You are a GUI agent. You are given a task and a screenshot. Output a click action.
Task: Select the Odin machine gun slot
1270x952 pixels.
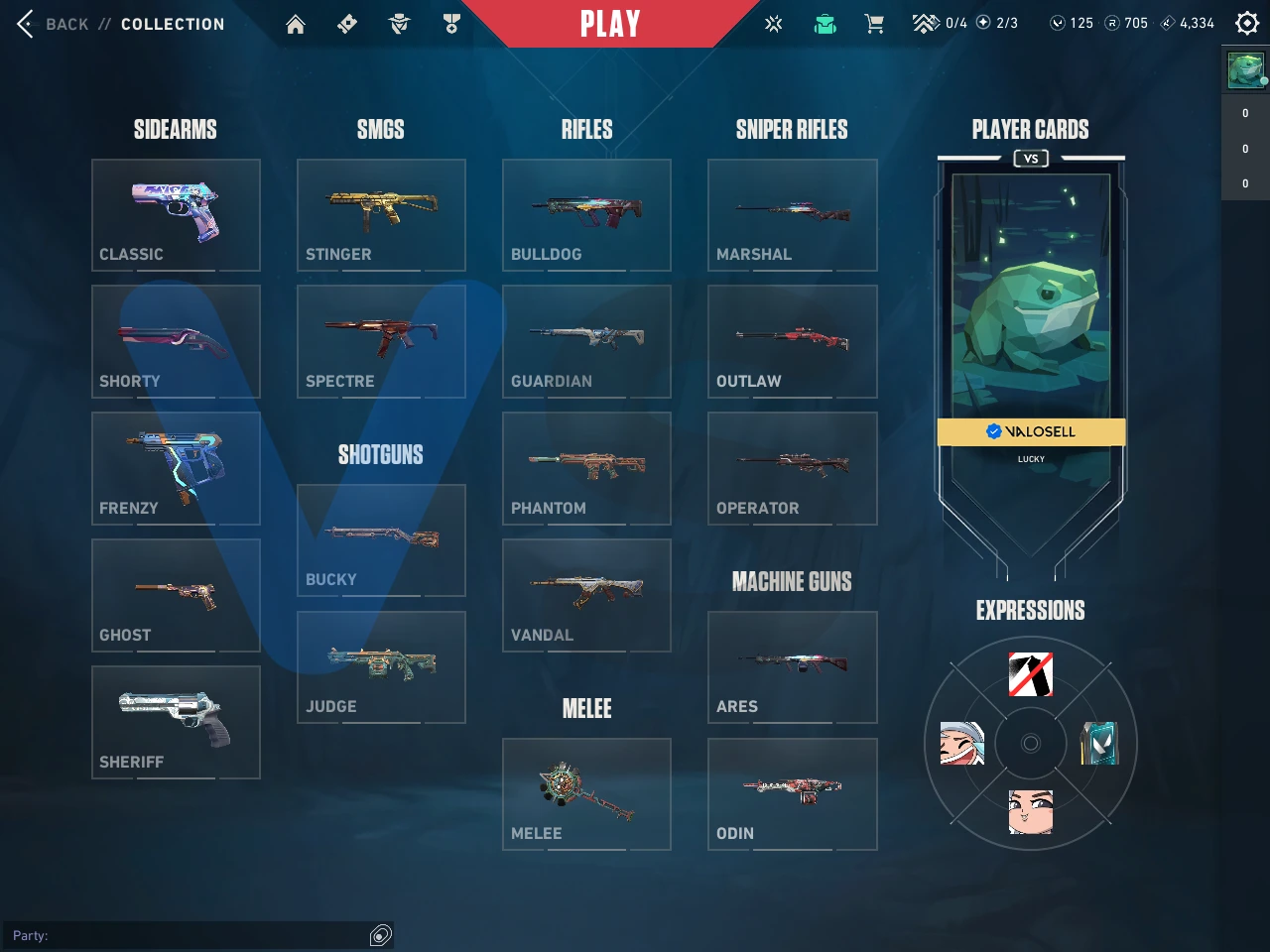(x=792, y=793)
